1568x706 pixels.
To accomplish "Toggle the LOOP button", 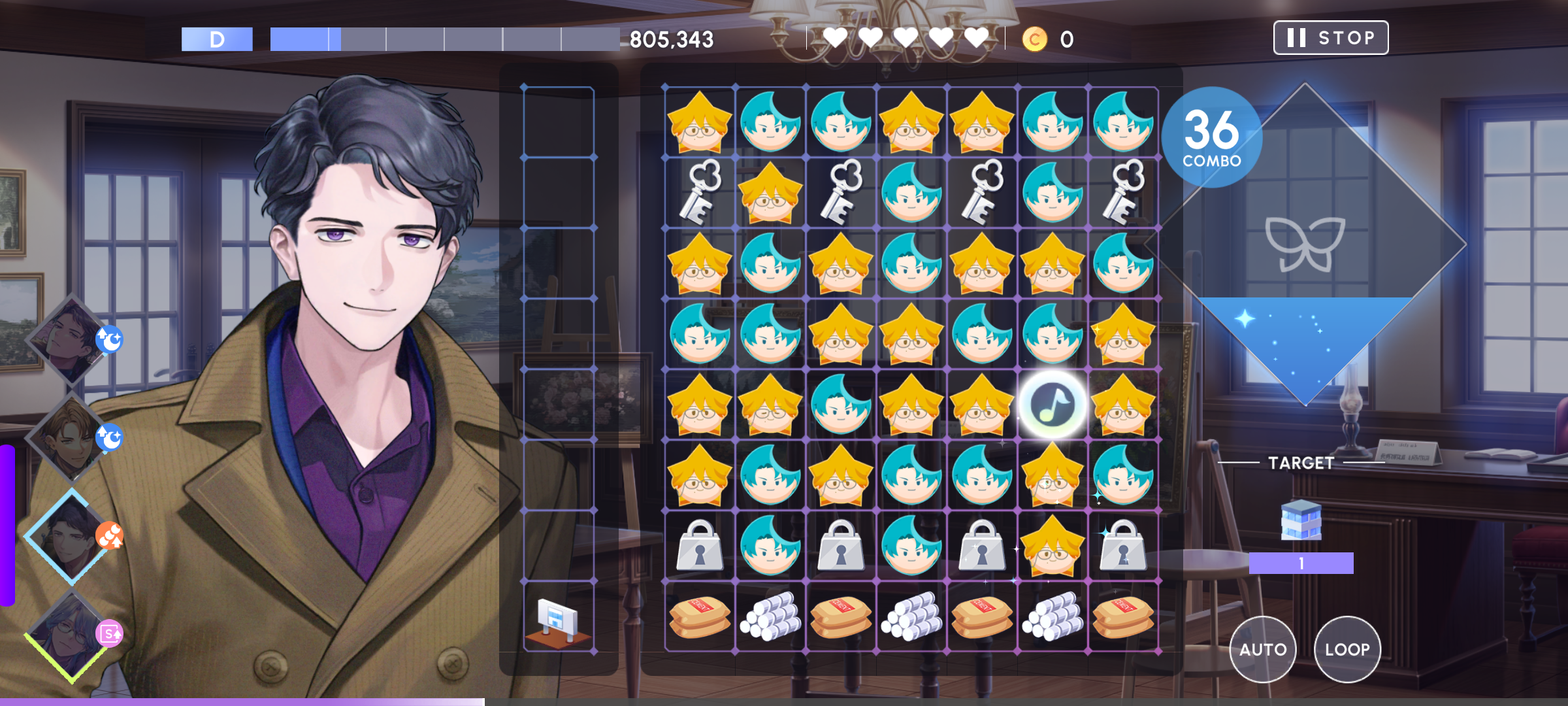I will pyautogui.click(x=1347, y=649).
